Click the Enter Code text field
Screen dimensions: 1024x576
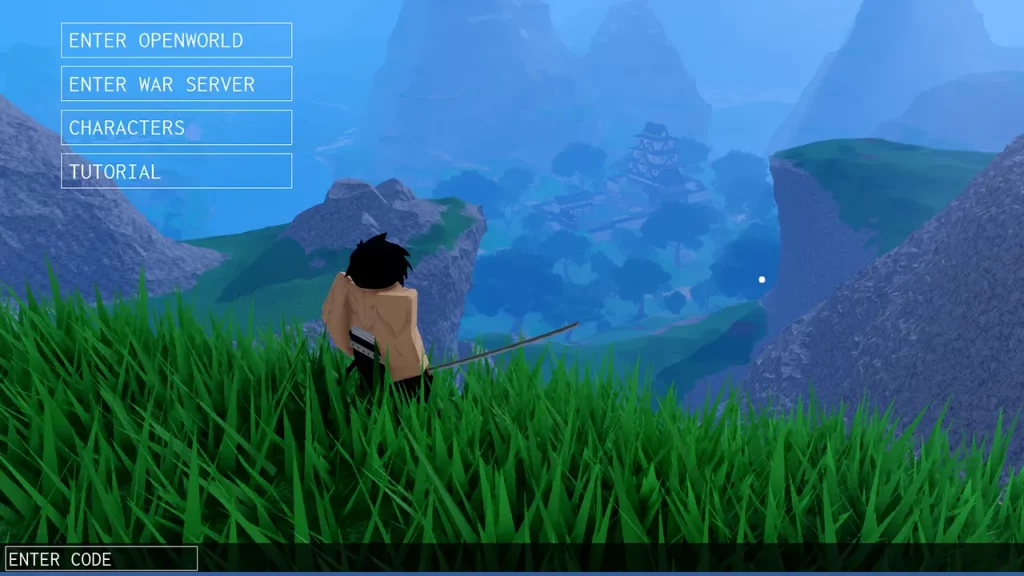pos(101,559)
